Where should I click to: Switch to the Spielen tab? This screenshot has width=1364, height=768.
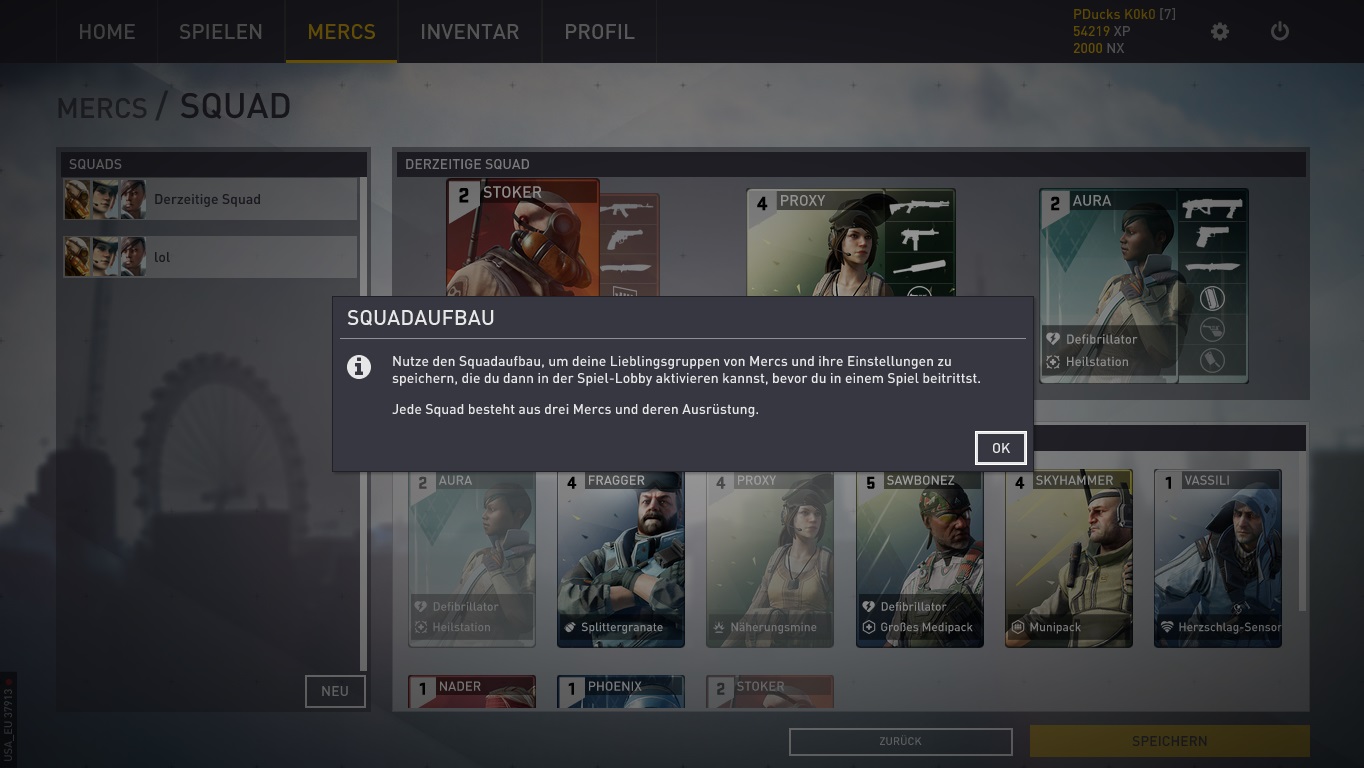pos(220,32)
